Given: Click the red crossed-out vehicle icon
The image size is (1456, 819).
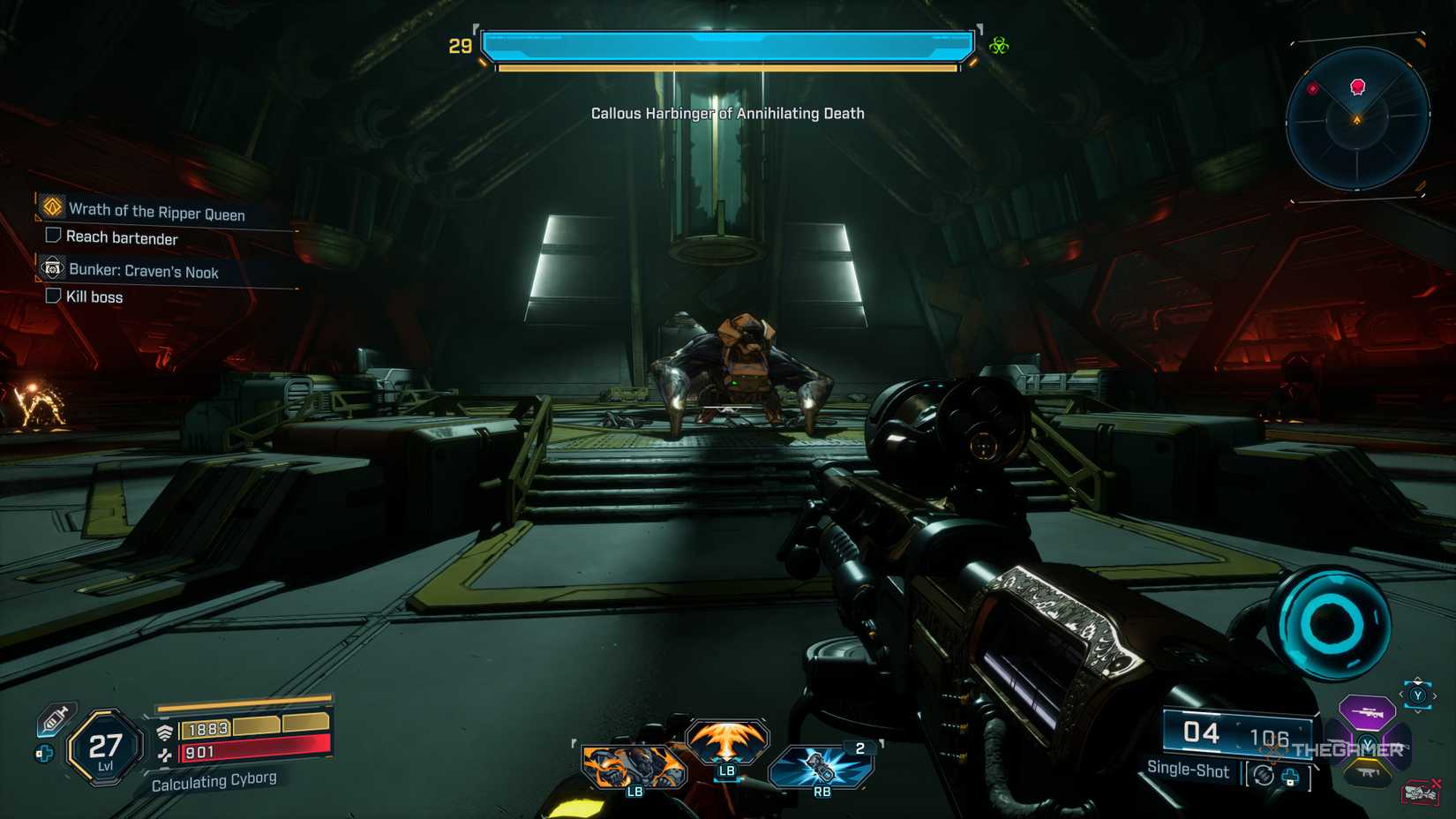Looking at the screenshot, I should [x=1421, y=791].
